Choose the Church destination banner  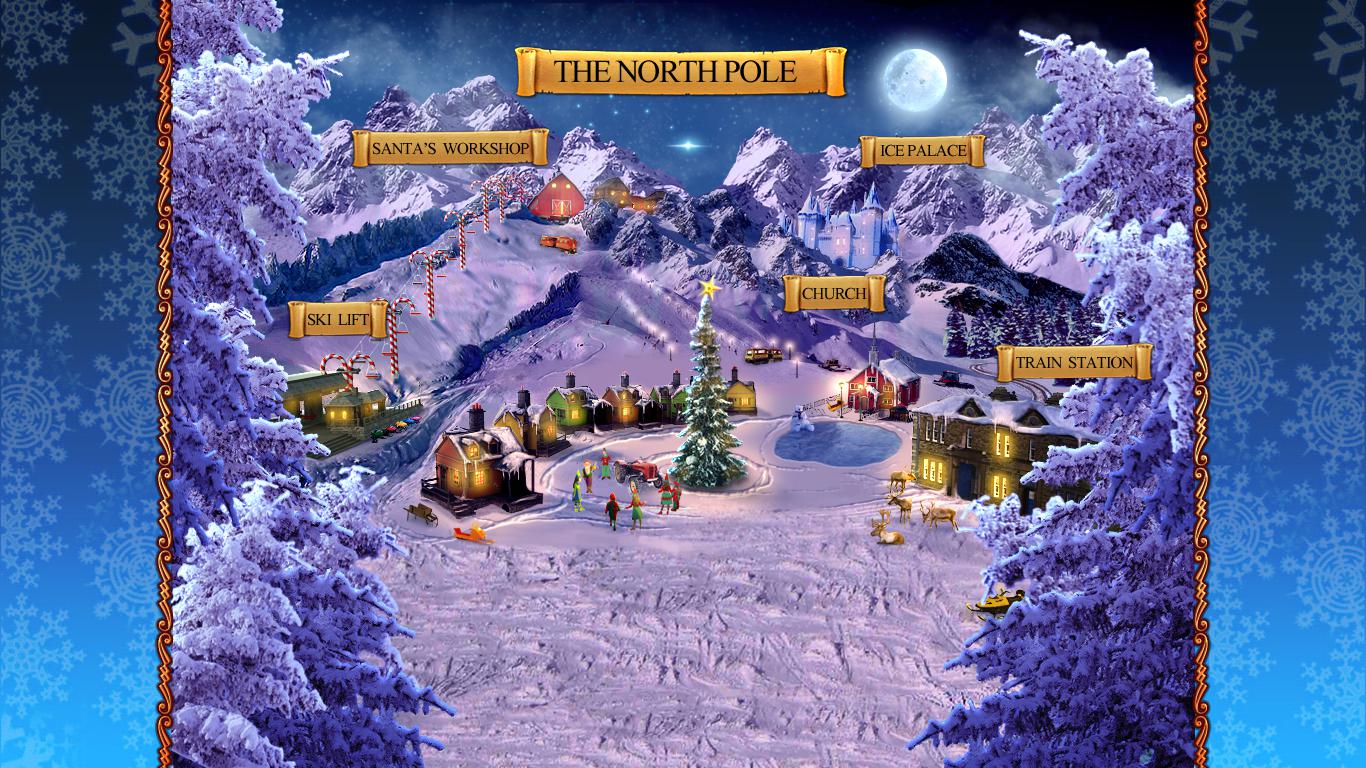[834, 294]
